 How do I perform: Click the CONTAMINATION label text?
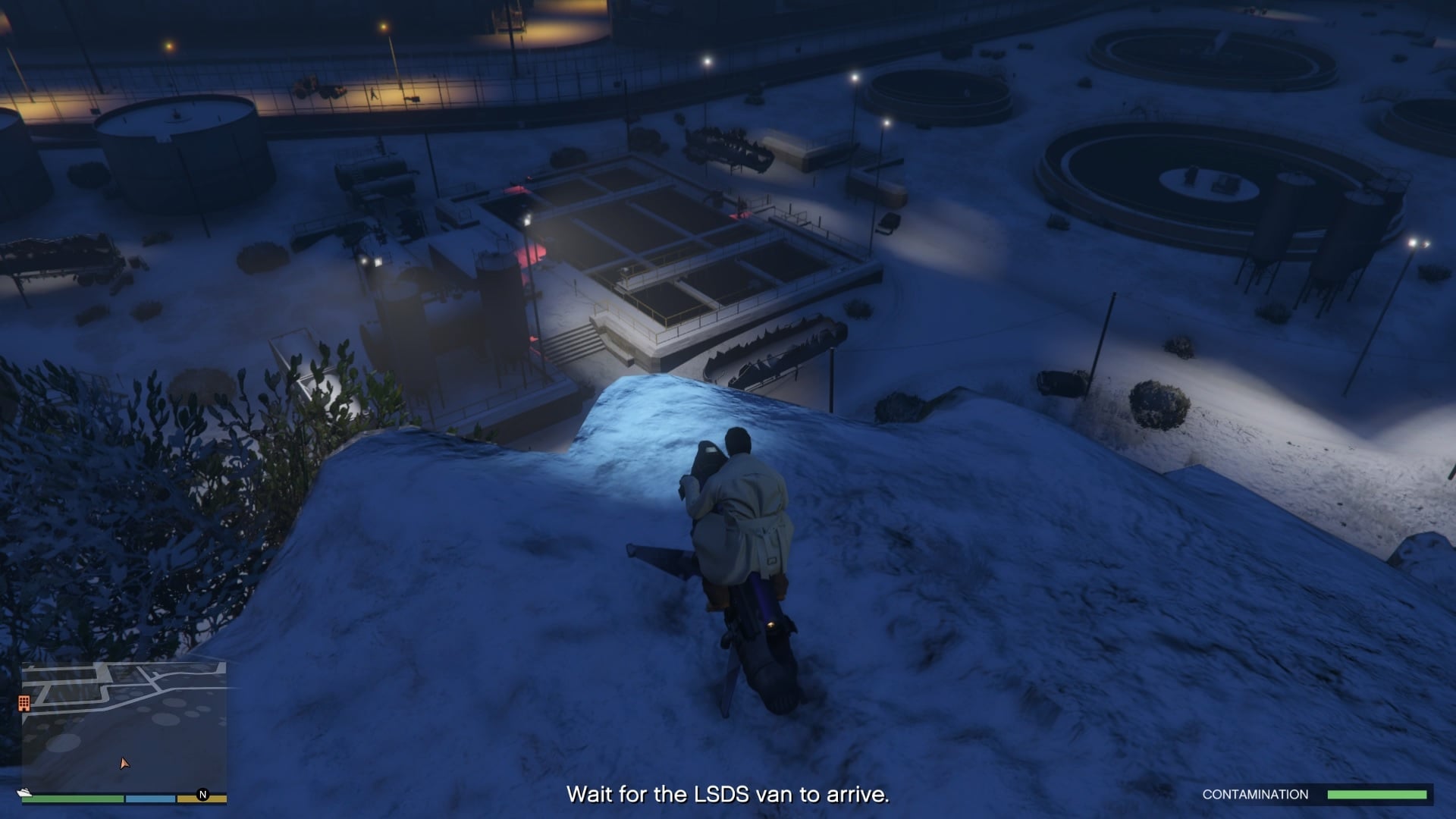[1255, 794]
